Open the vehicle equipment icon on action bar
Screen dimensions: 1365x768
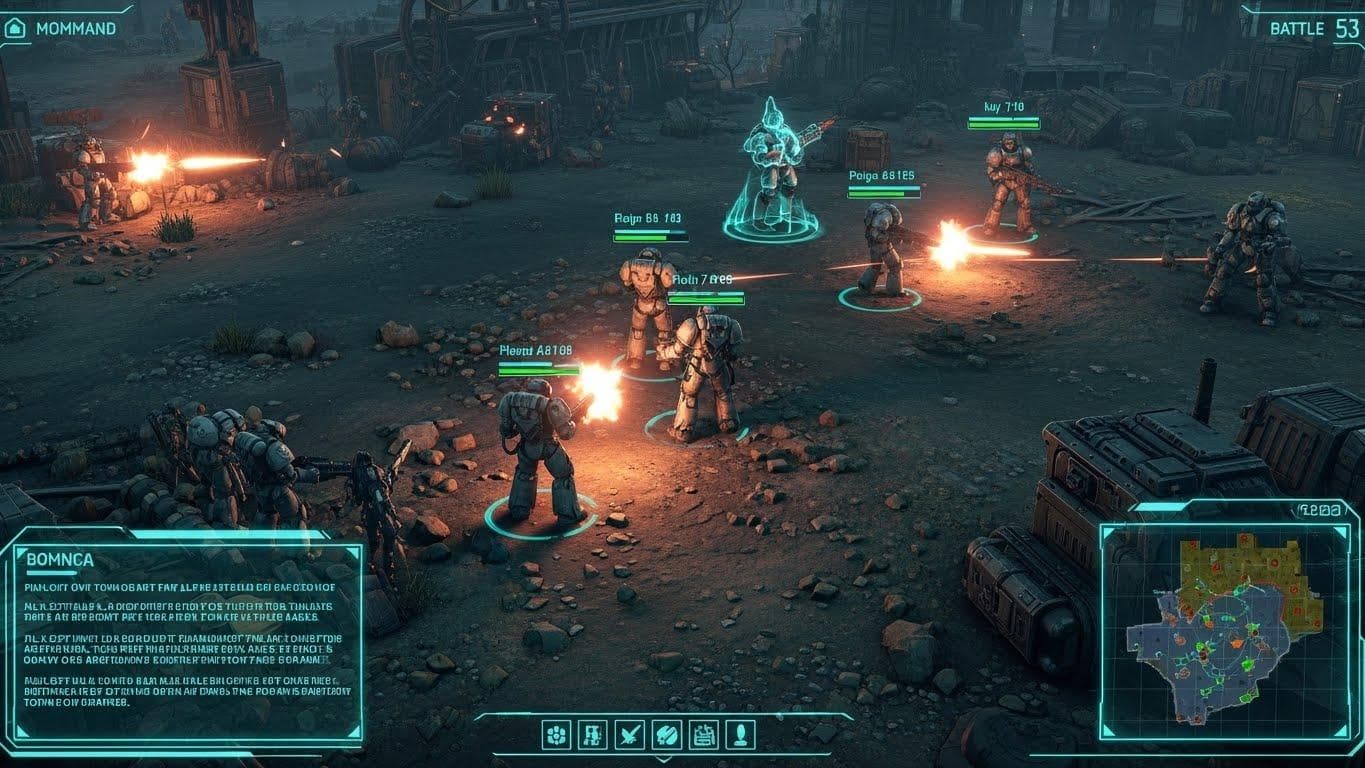[593, 735]
